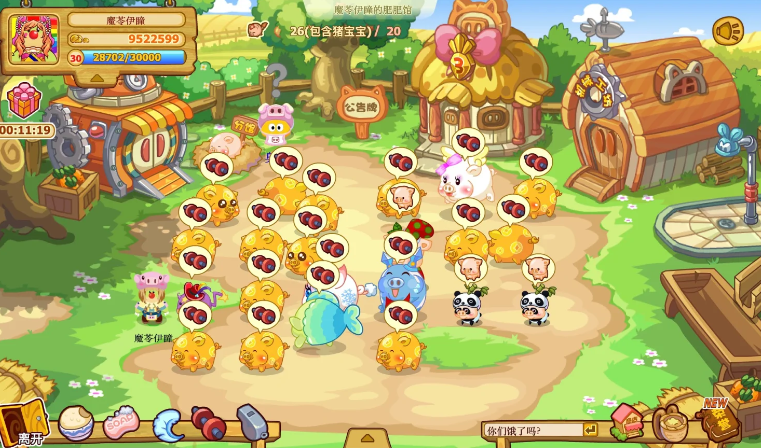Choose the blue crescent moon item
Screen dimensions: 761x448
tap(167, 424)
